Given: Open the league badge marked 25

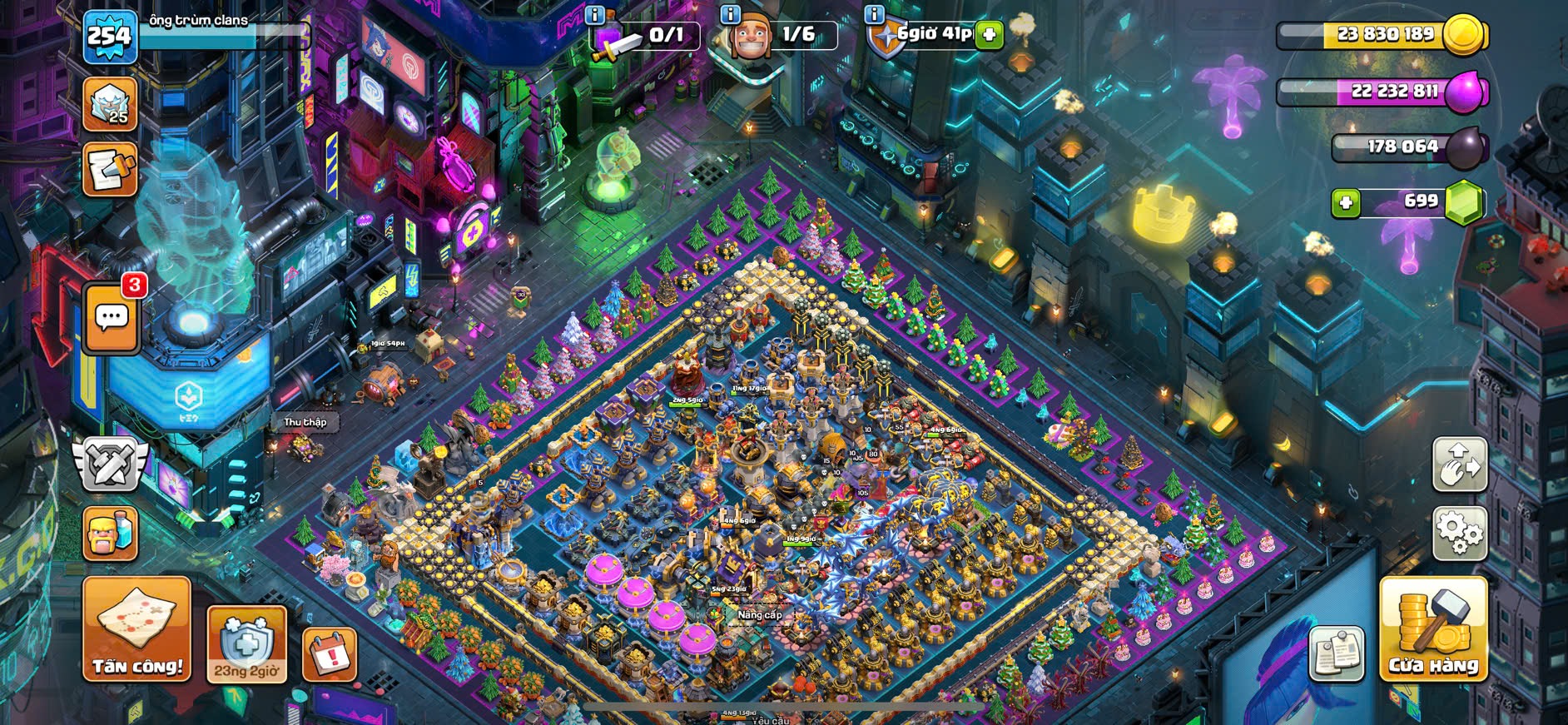Looking at the screenshot, I should pos(110,105).
